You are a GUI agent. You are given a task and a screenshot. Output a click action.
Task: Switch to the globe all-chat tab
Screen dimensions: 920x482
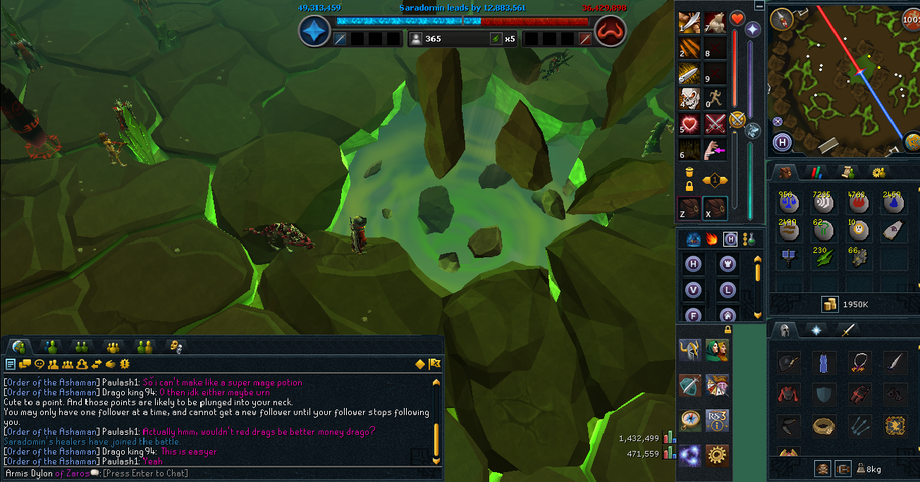tap(19, 346)
